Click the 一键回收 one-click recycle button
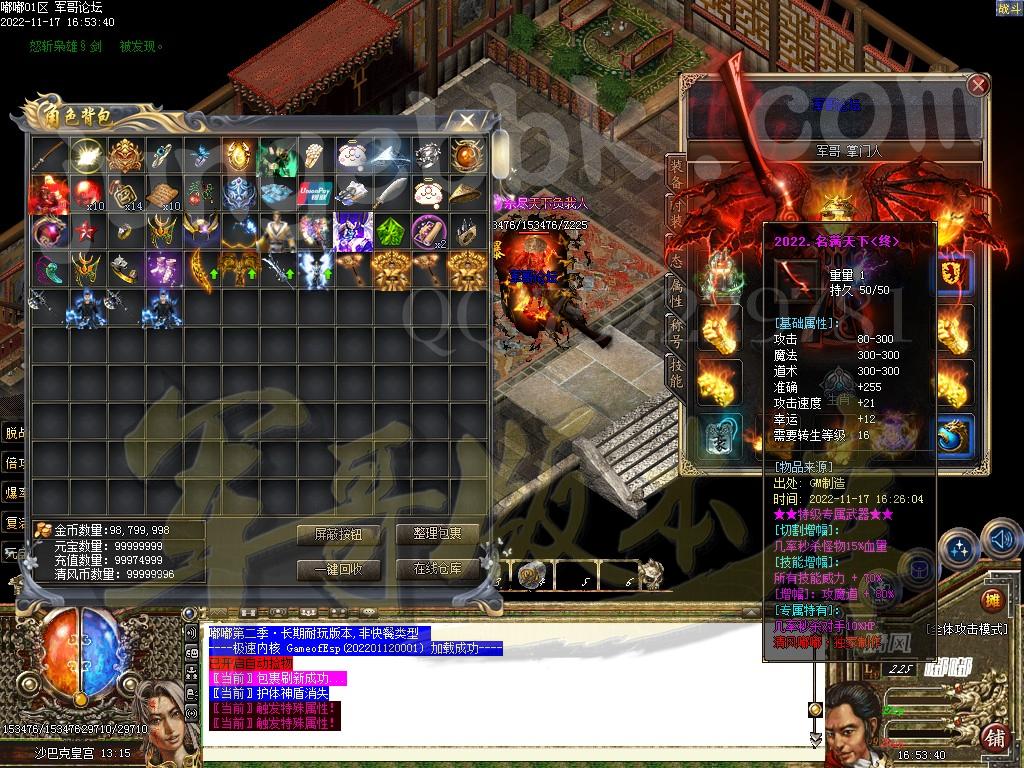The height and width of the screenshot is (768, 1024). click(x=337, y=569)
